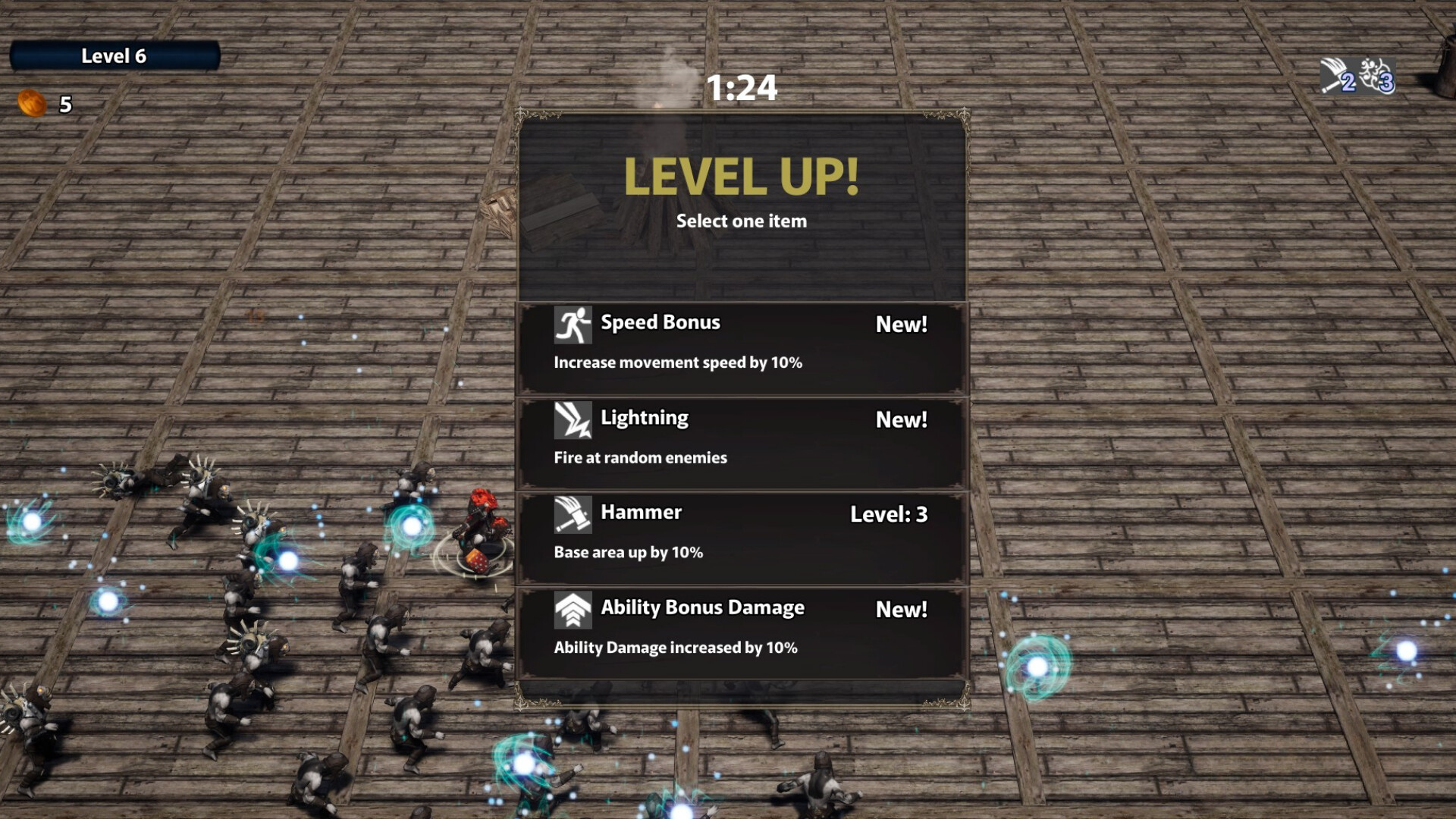Click the Ability Bonus Damage arrows icon
This screenshot has width=1456, height=819.
click(574, 608)
